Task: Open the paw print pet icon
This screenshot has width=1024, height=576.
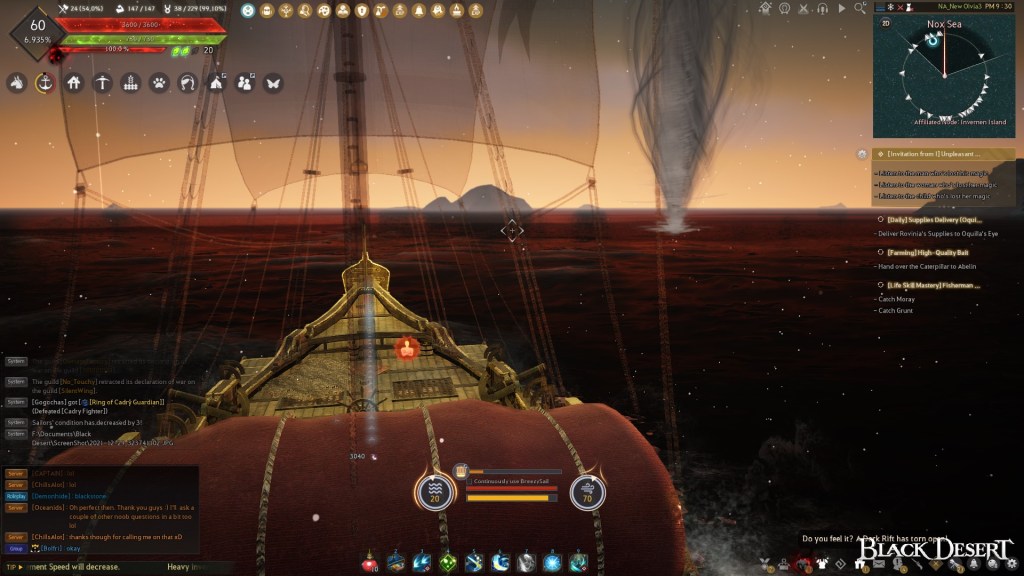Action: tap(159, 83)
